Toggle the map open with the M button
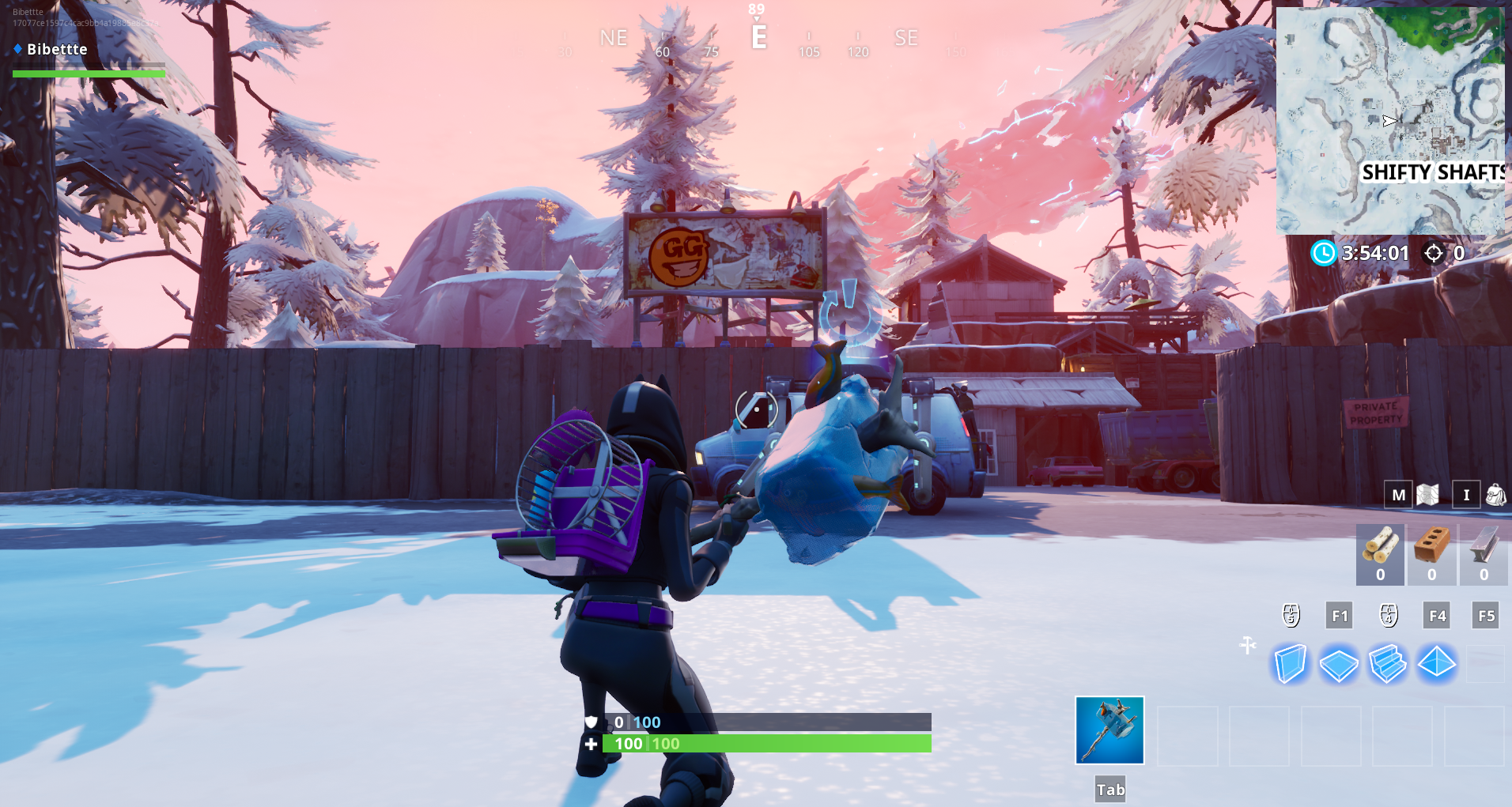This screenshot has width=1512, height=807. [1399, 495]
